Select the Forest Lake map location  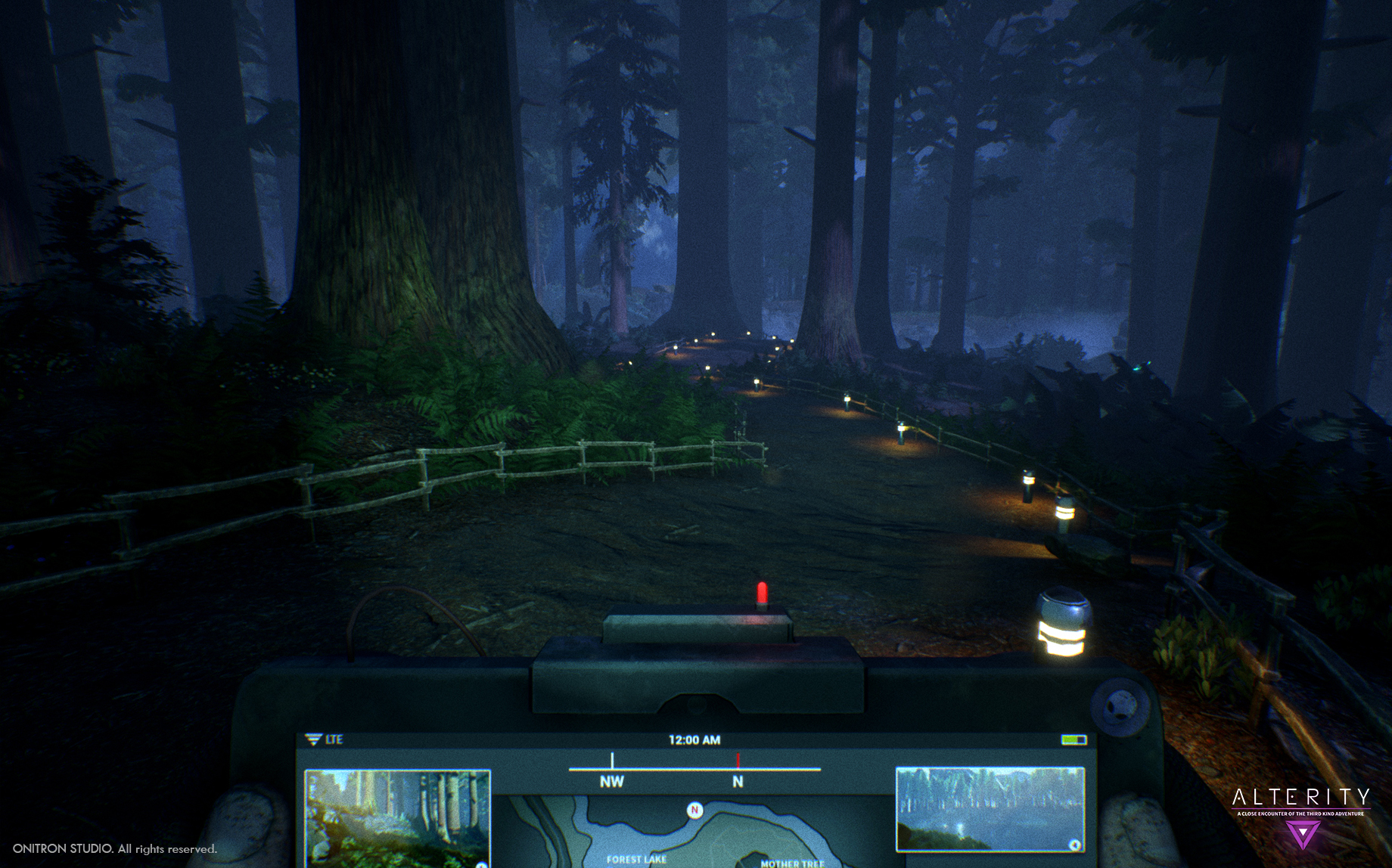tap(636, 860)
